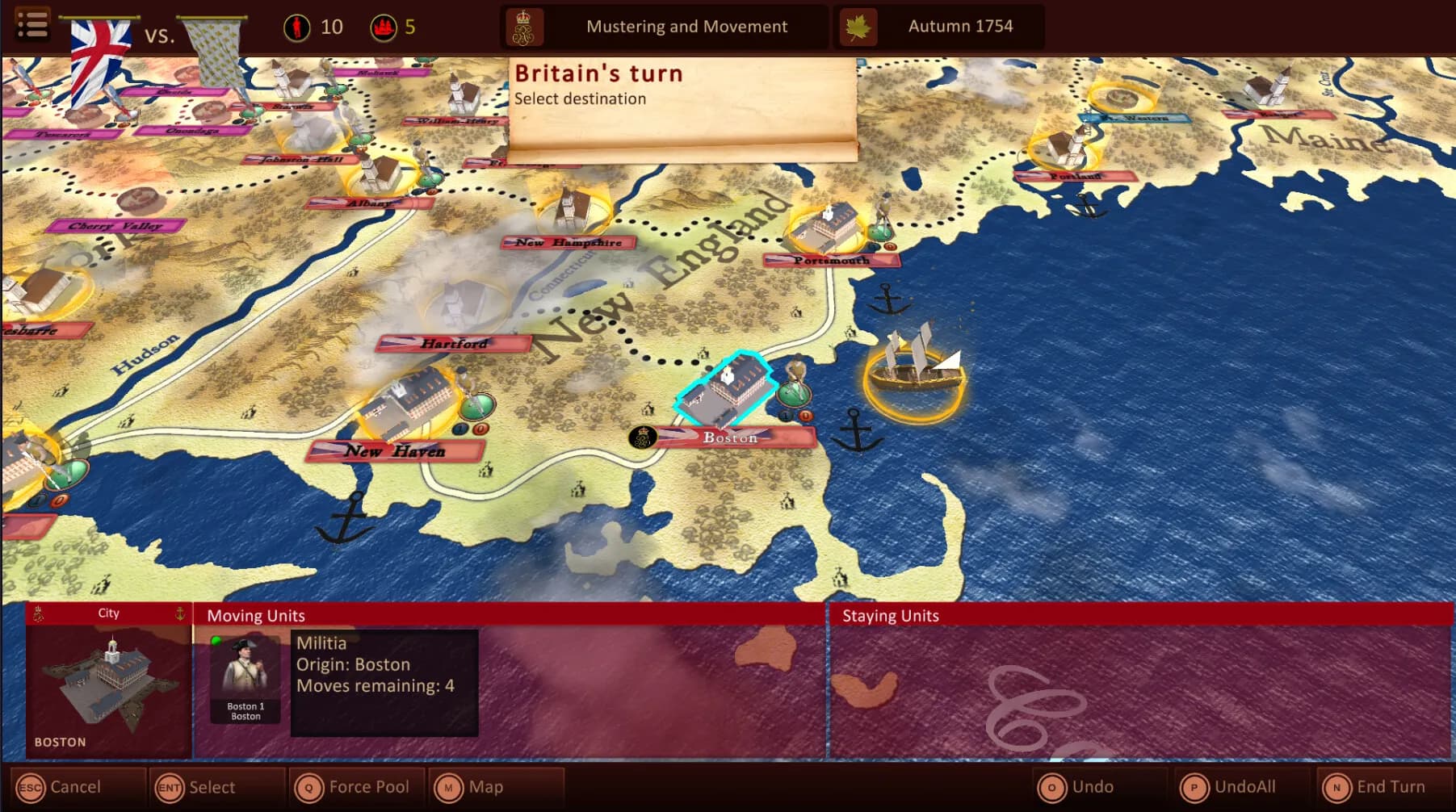Click the crown marker on the Boston label
Image resolution: width=1456 pixels, height=812 pixels.
pos(642,436)
